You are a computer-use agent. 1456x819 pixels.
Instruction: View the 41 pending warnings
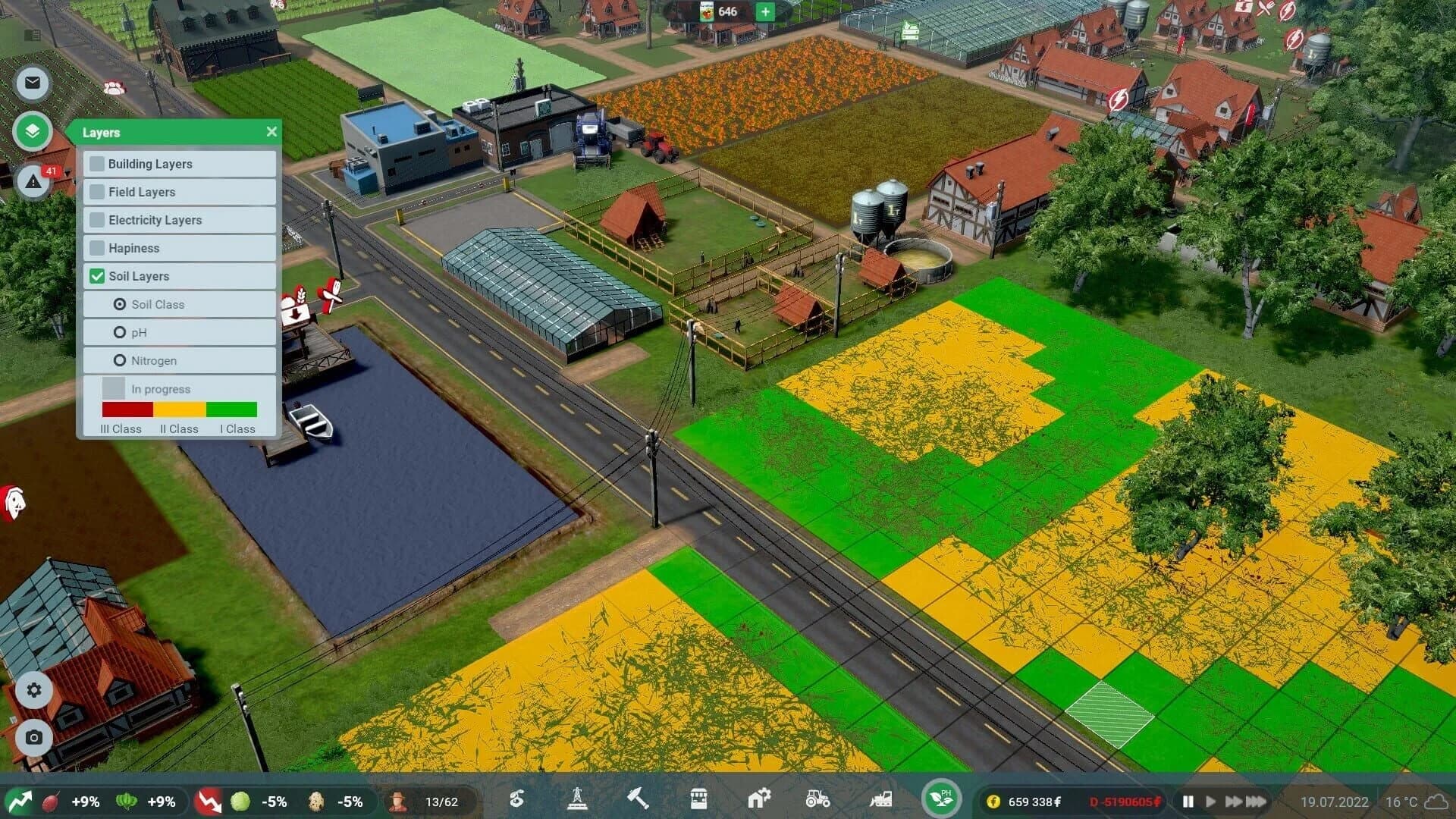point(32,182)
